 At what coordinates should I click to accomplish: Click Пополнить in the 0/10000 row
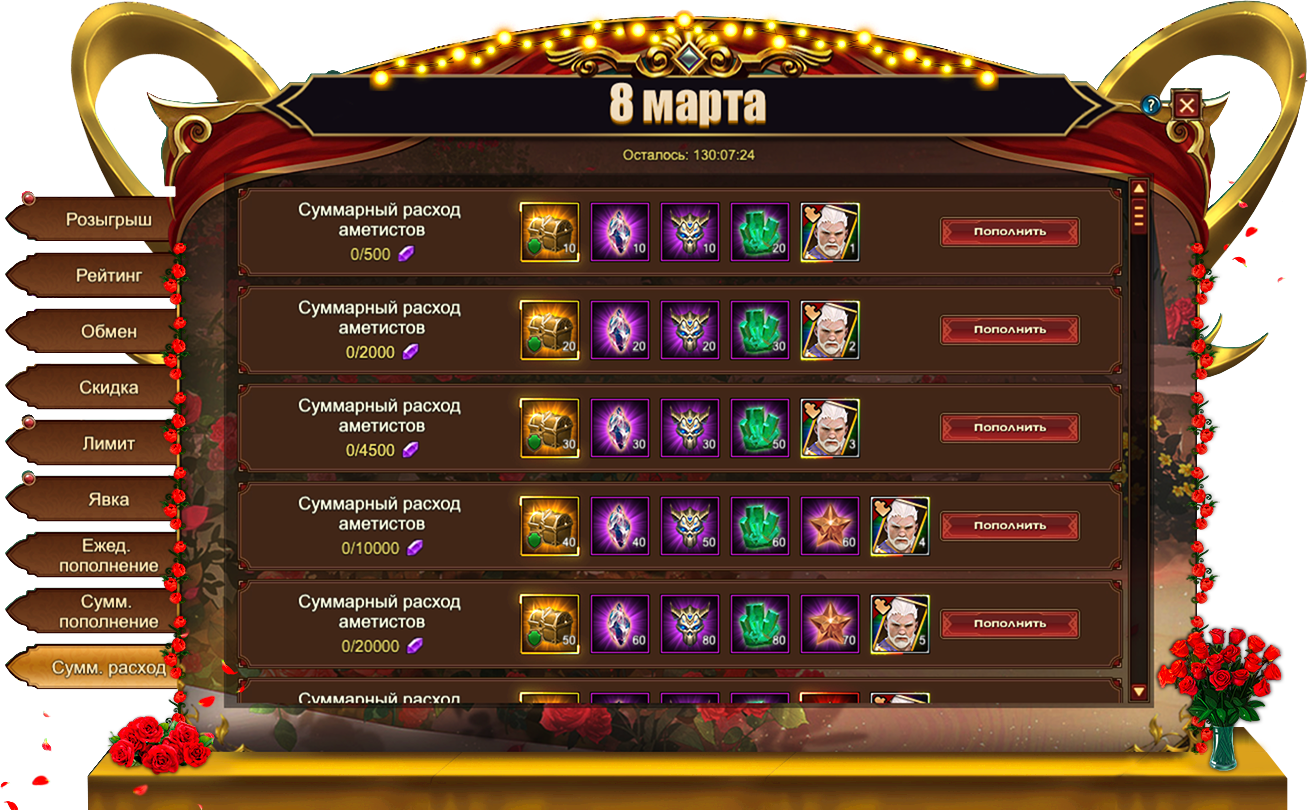(x=1009, y=526)
